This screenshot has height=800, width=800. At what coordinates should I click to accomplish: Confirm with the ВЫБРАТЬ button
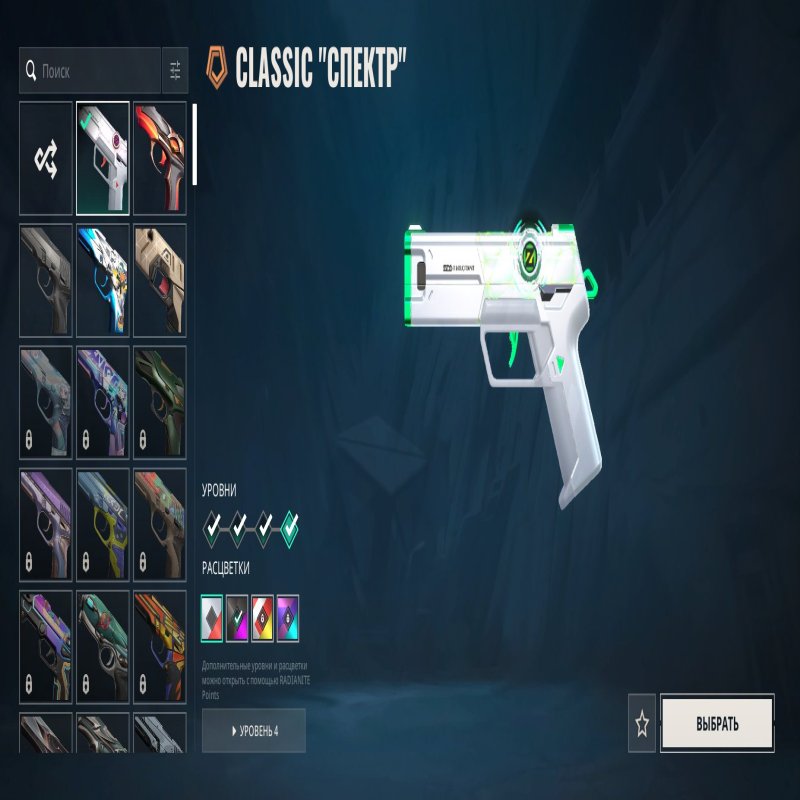(x=717, y=724)
